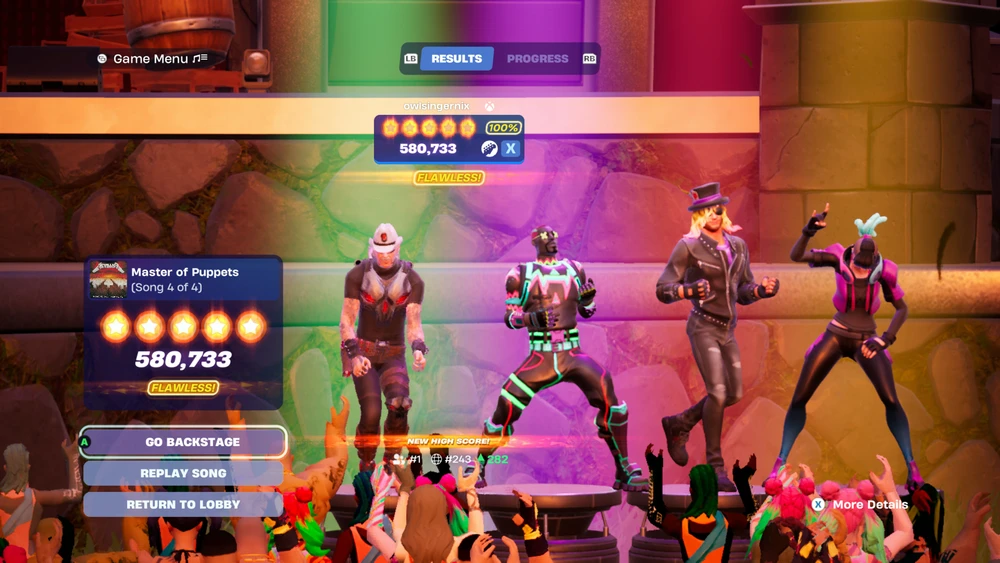The image size is (1000, 563).
Task: Show More Details for the results
Action: pyautogui.click(x=860, y=505)
